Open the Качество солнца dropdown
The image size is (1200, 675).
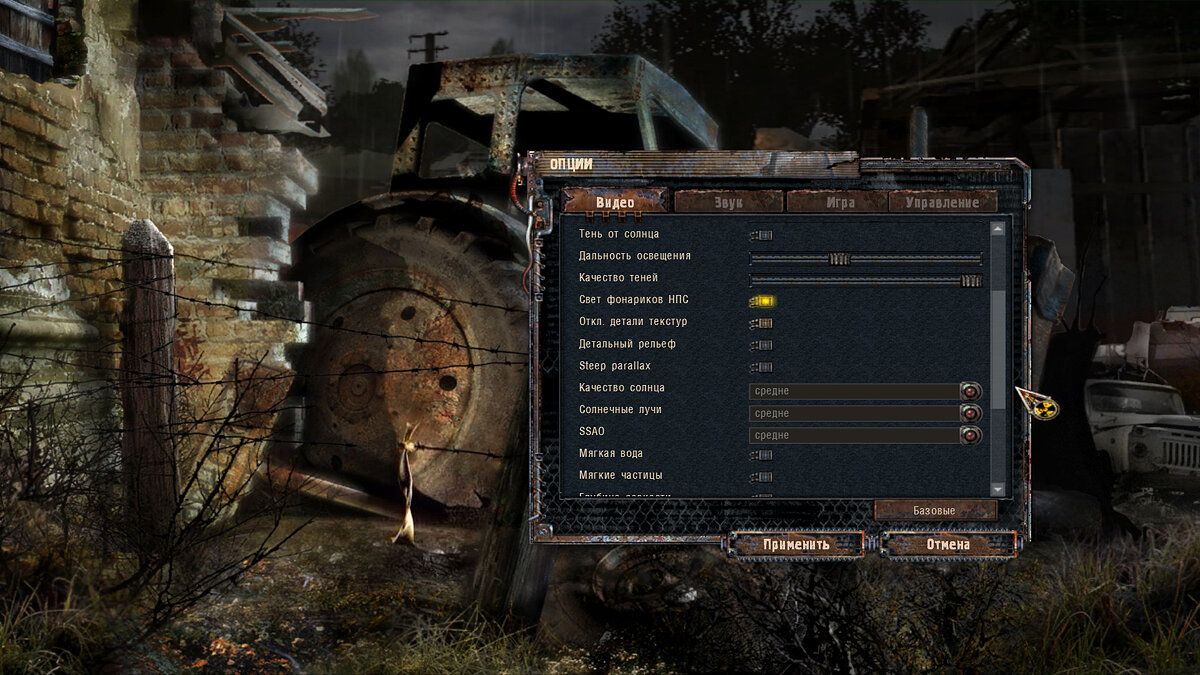tap(970, 391)
